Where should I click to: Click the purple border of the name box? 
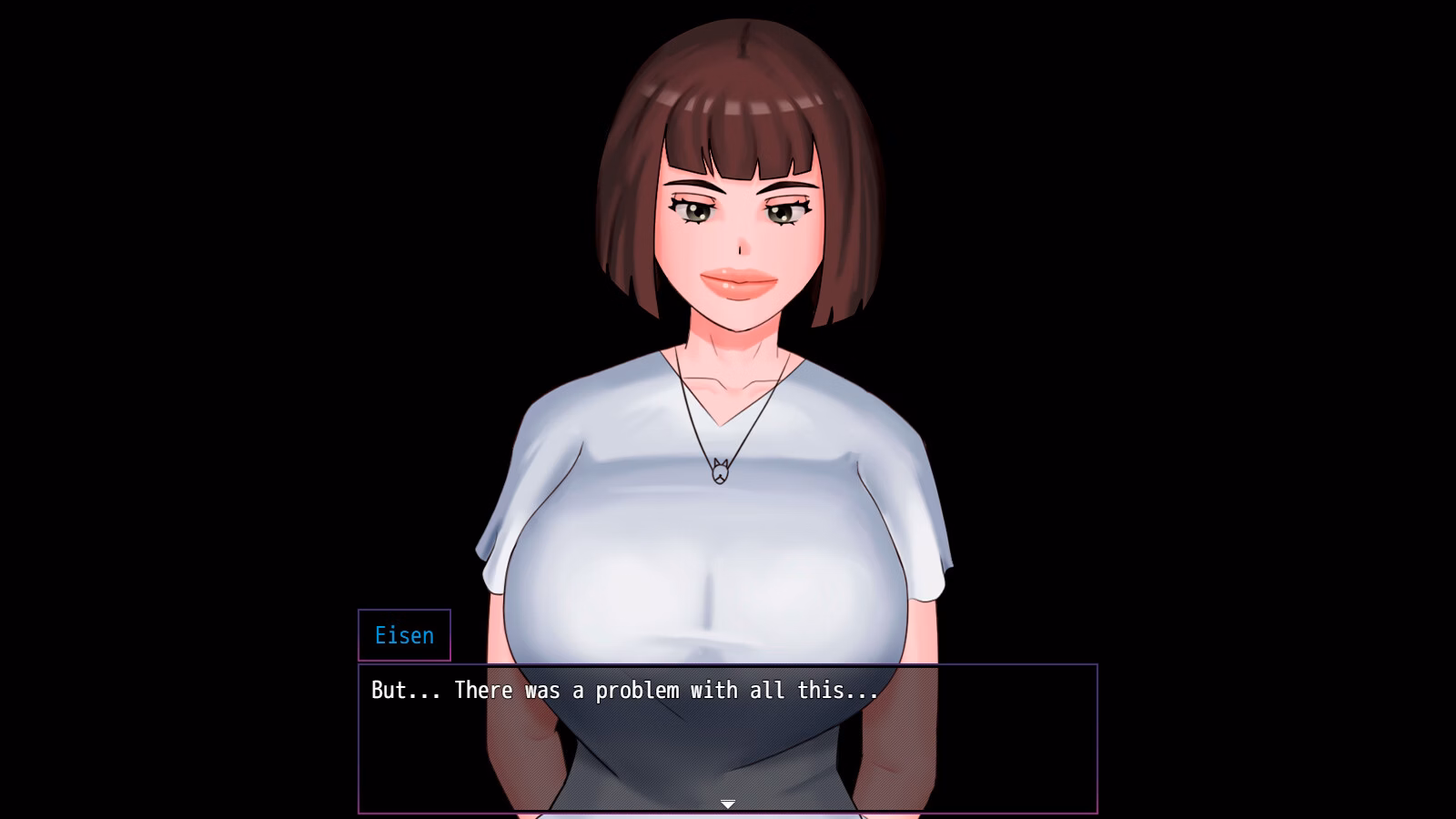click(360, 635)
